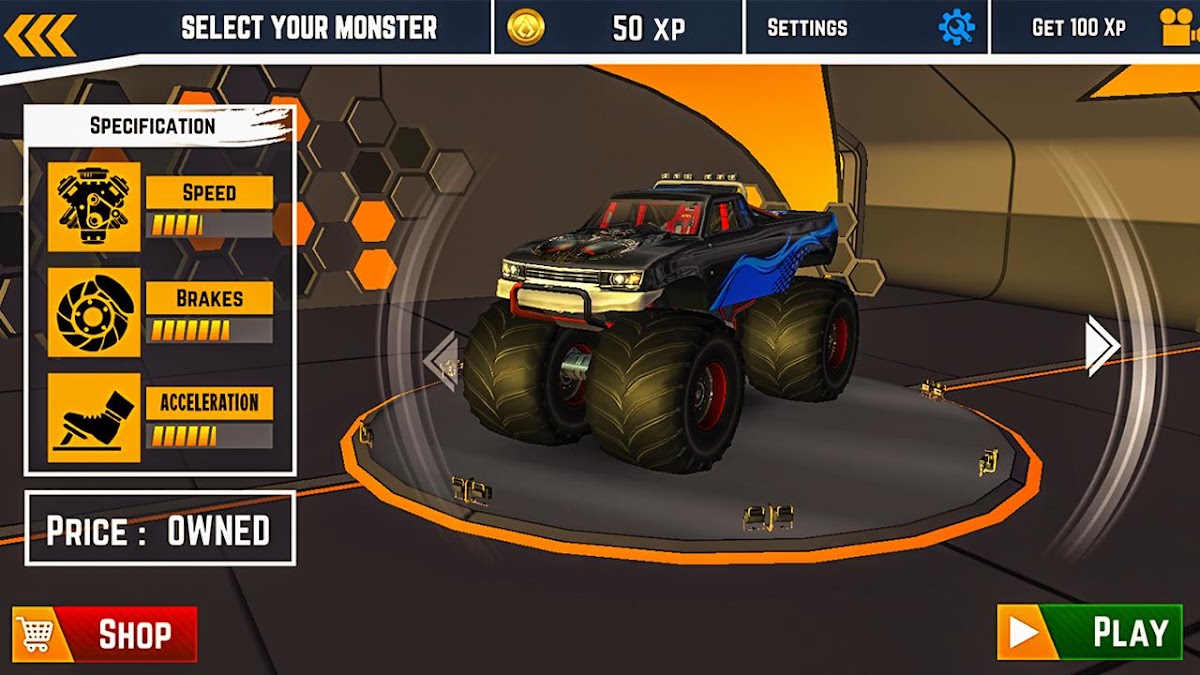
Task: Show the next monster truck with right arrow
Action: [1102, 346]
